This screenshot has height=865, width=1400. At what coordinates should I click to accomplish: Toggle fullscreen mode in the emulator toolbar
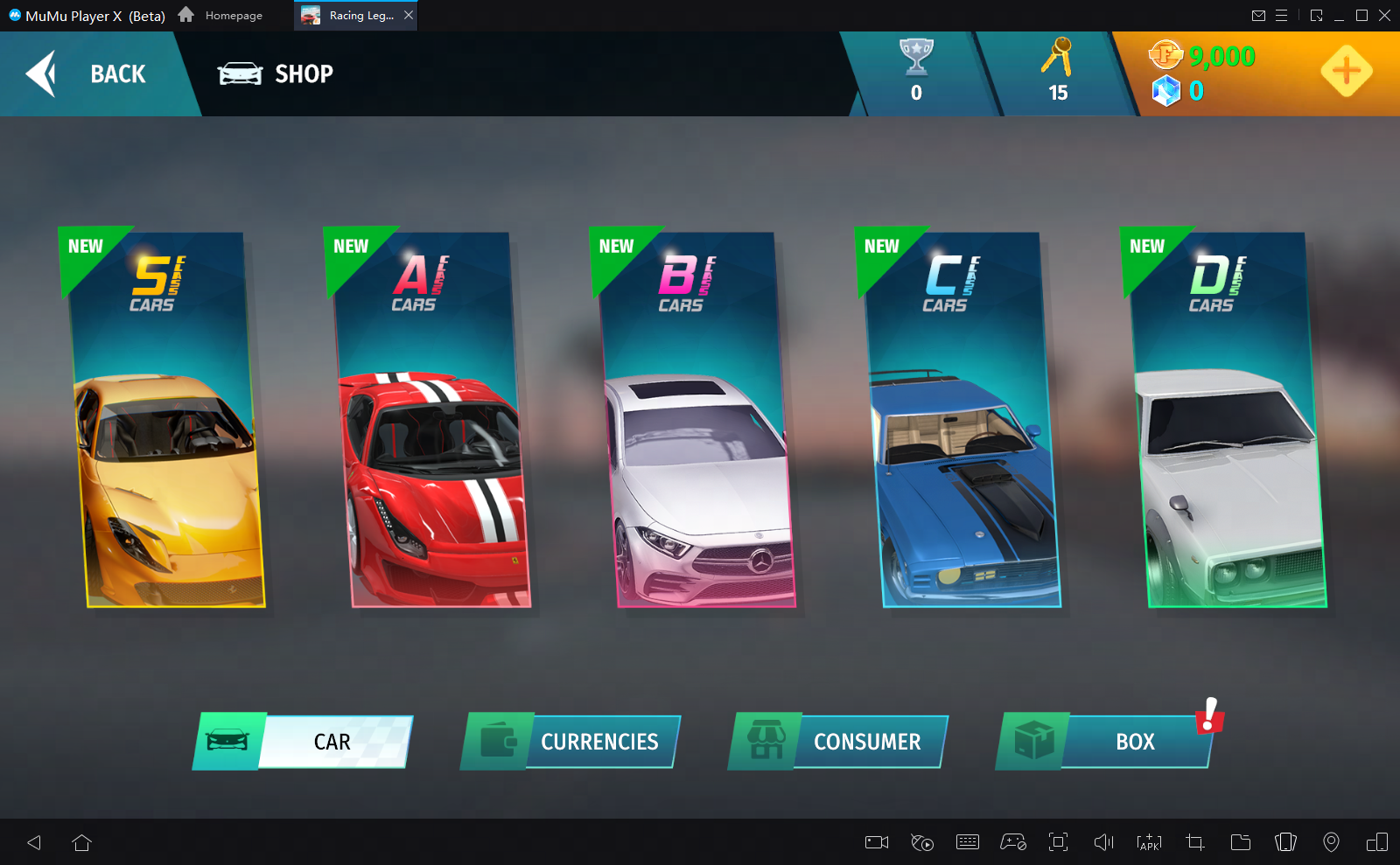click(x=1059, y=842)
